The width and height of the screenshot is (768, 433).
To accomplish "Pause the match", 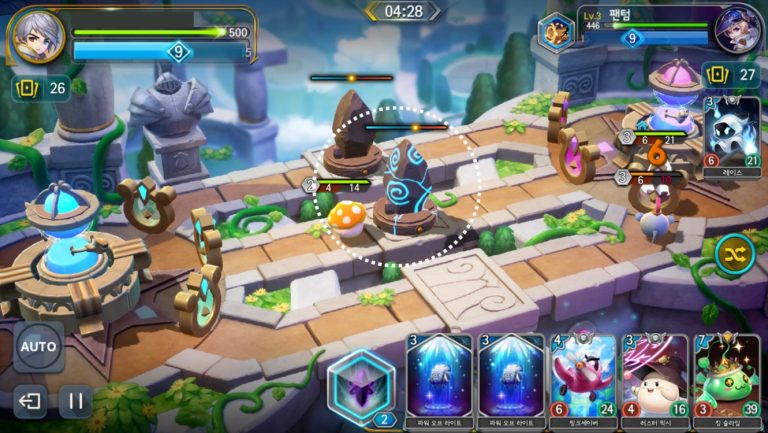I will pyautogui.click(x=75, y=402).
